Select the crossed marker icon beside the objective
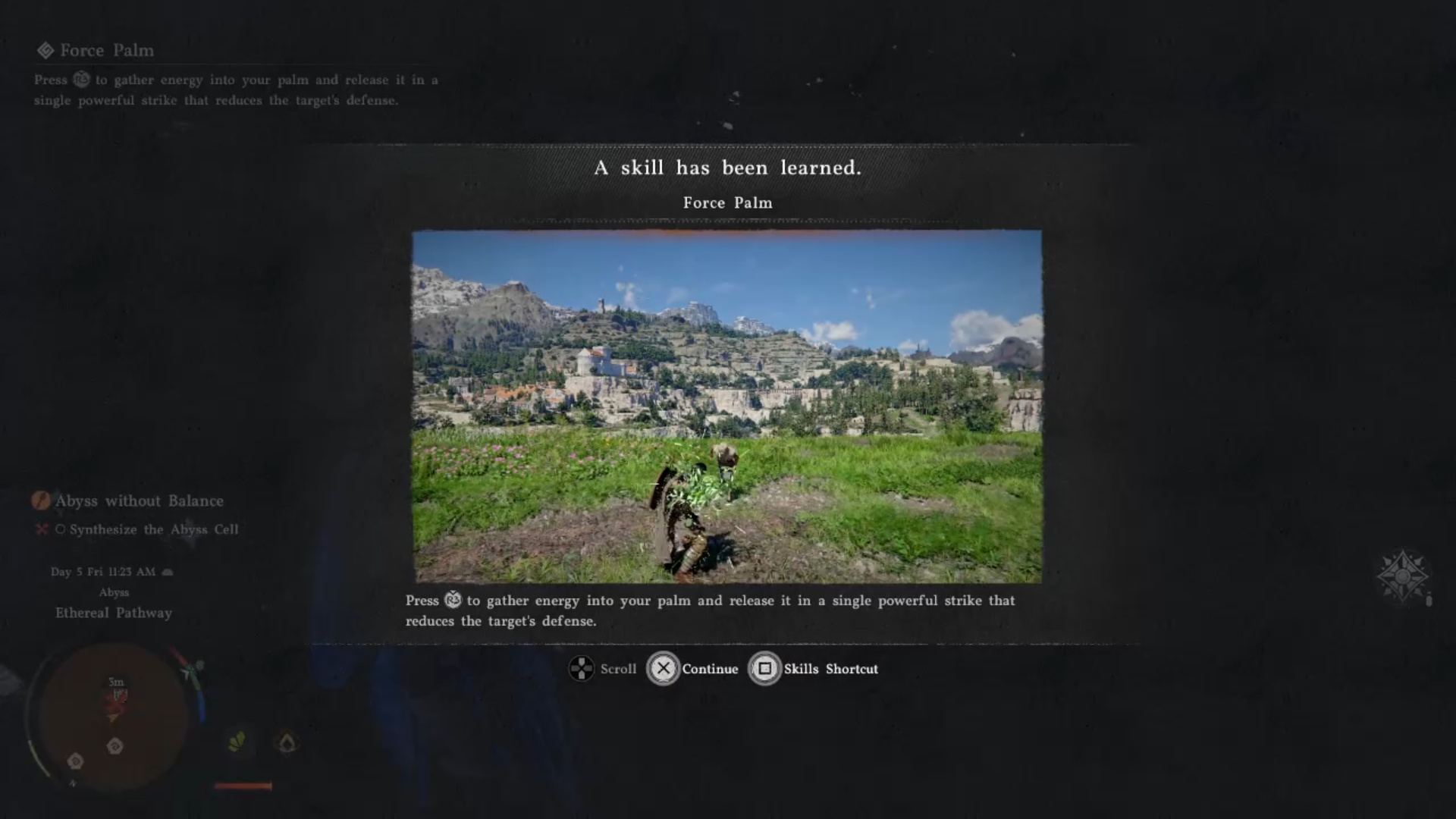 point(42,529)
